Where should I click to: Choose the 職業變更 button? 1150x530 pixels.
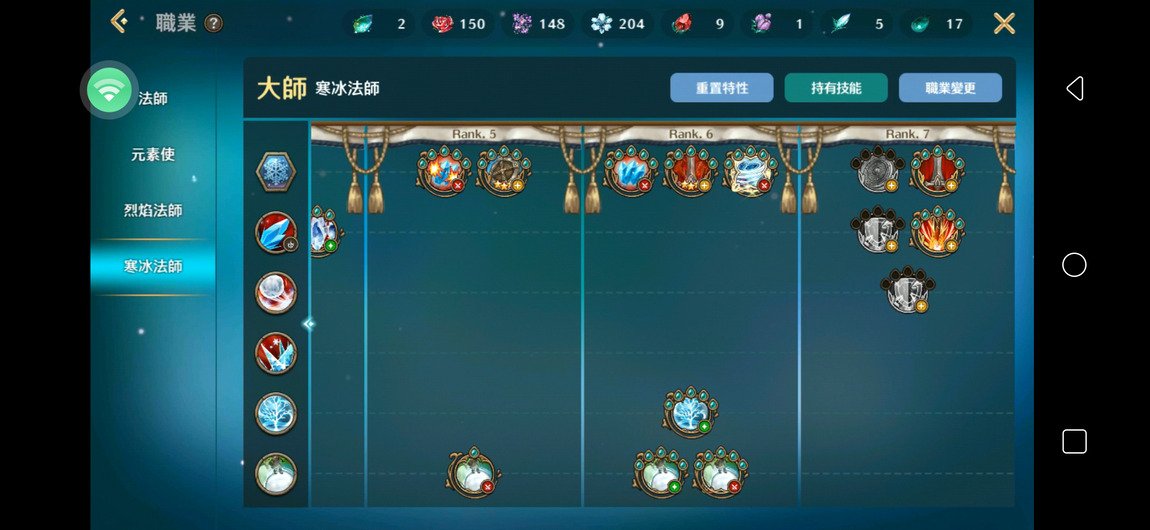(x=950, y=88)
